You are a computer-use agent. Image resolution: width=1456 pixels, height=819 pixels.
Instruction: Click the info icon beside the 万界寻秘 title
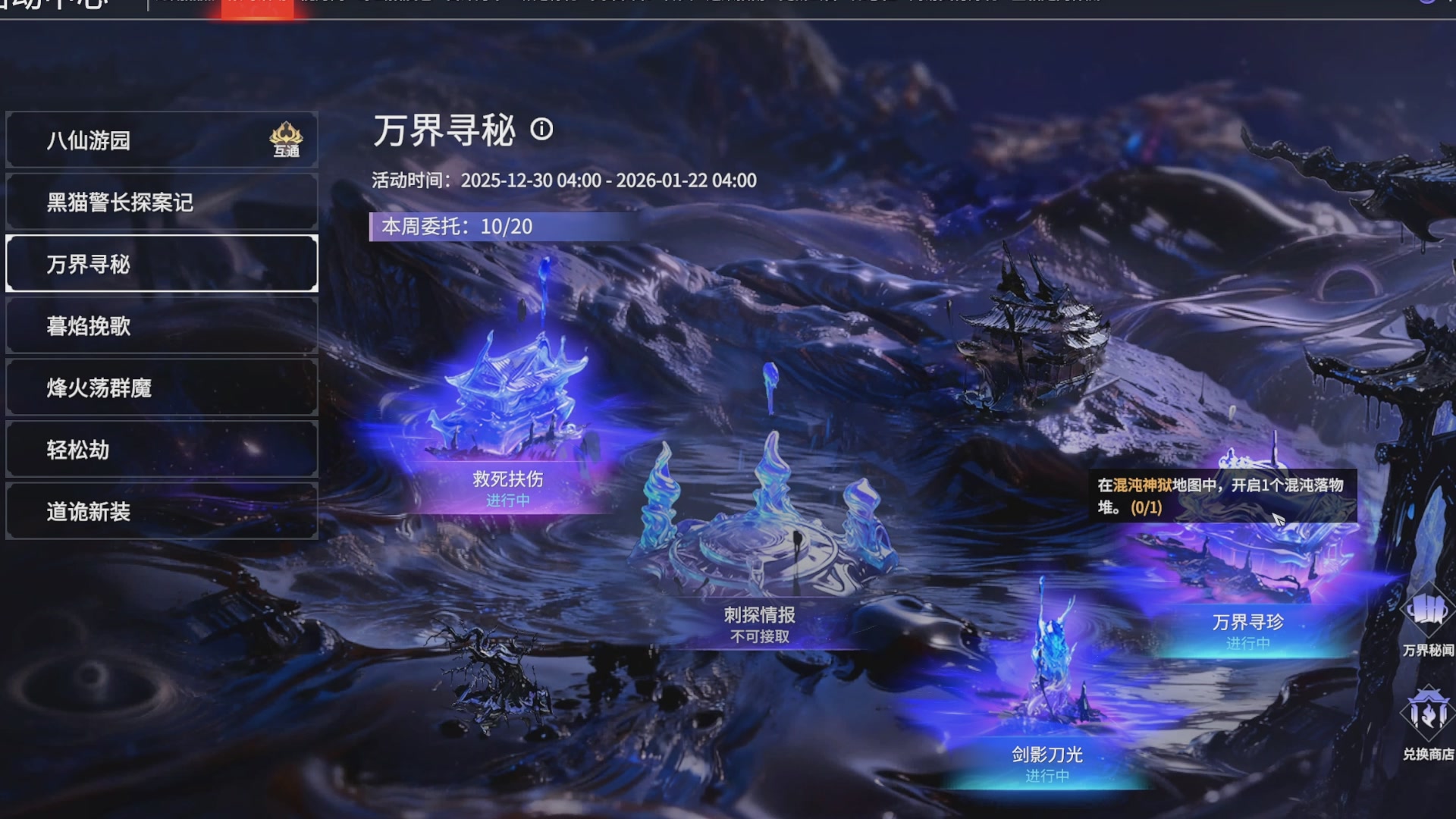click(x=541, y=130)
